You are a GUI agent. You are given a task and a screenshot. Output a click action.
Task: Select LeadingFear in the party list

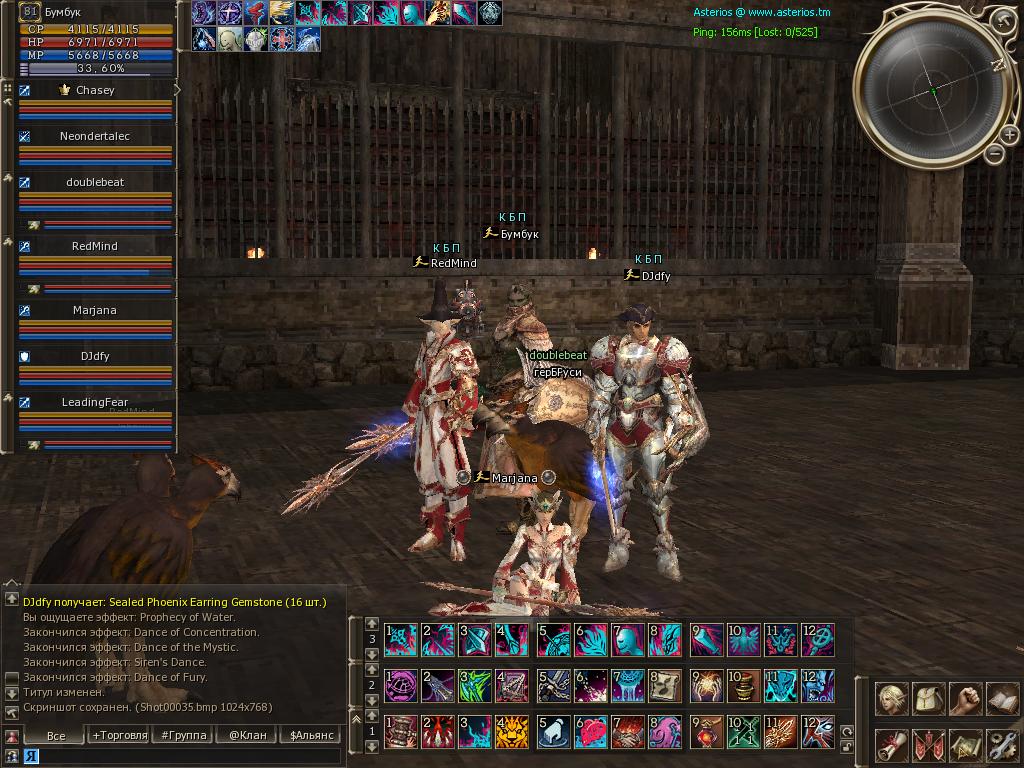pos(95,402)
